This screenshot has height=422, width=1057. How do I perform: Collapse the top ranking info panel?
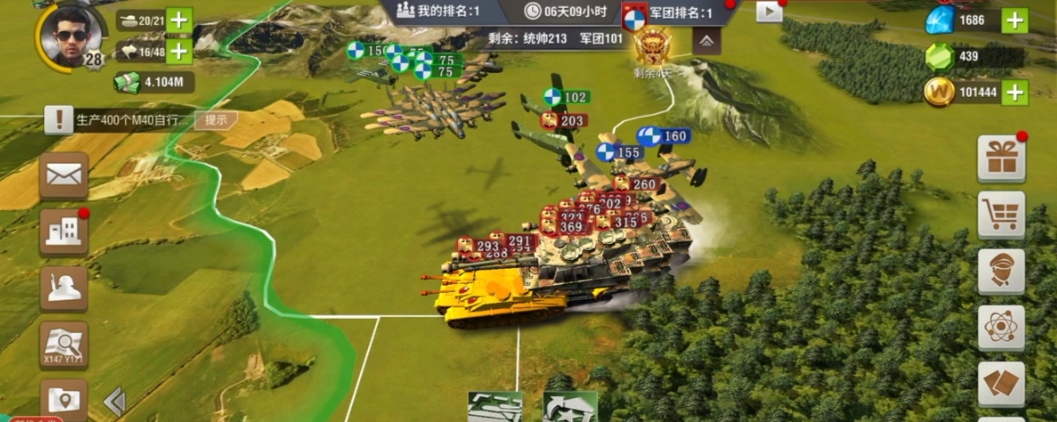click(x=706, y=41)
